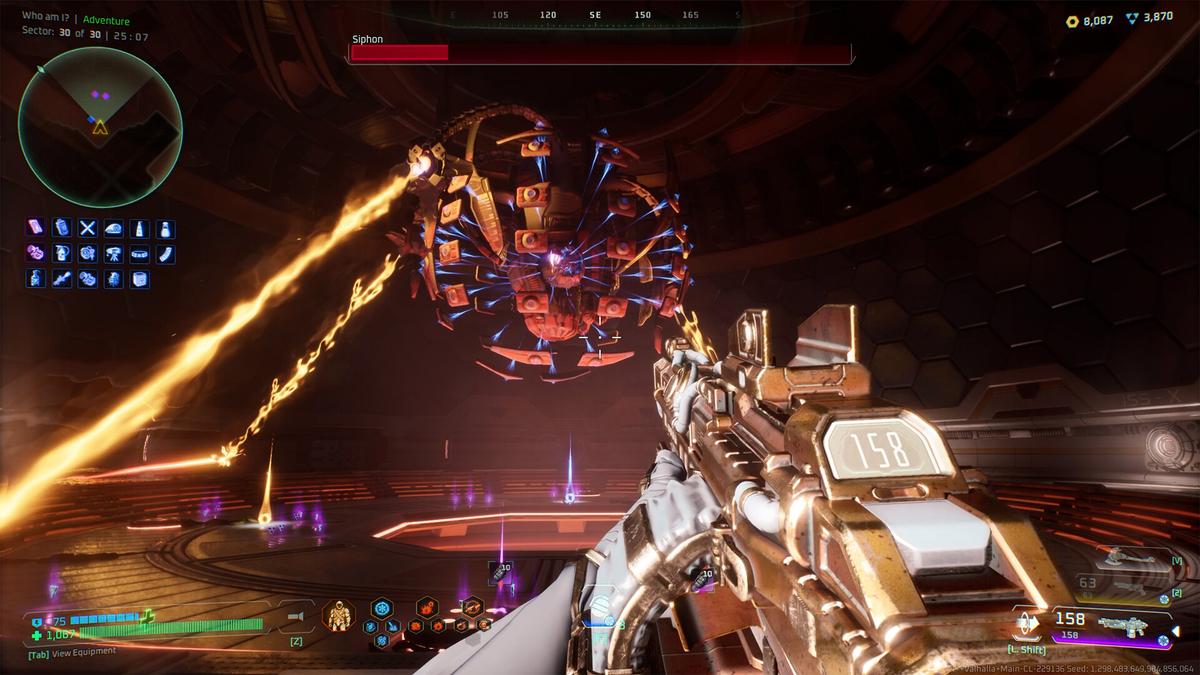Select the megaphone item slot
1200x675 pixels.
296,617
